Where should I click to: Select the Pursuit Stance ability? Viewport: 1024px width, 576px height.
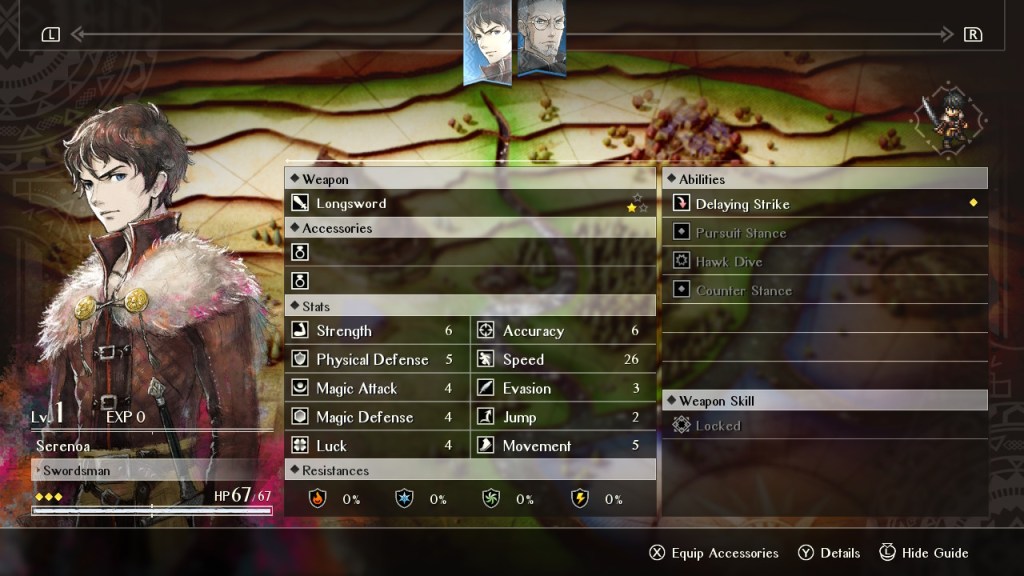[824, 233]
